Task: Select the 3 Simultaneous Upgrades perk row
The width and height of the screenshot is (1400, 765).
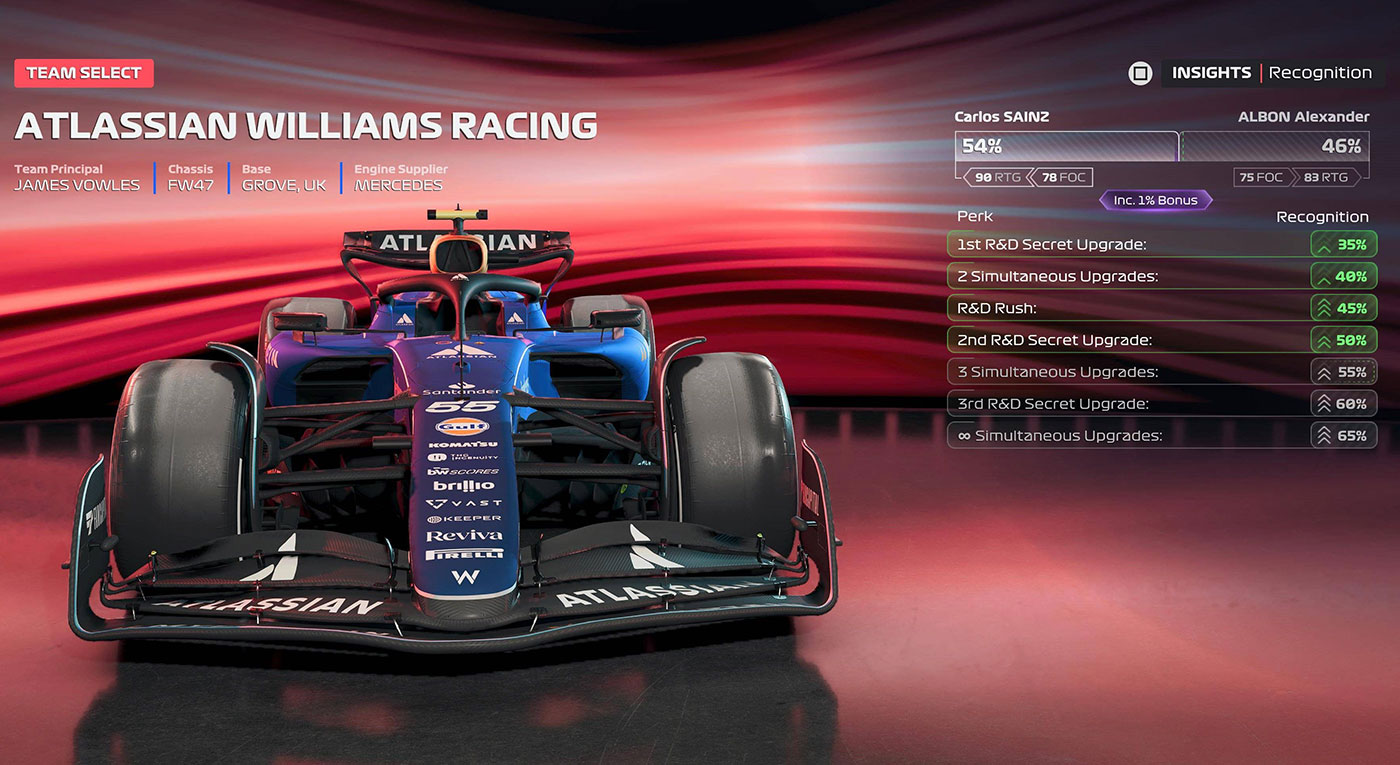Action: [1160, 372]
